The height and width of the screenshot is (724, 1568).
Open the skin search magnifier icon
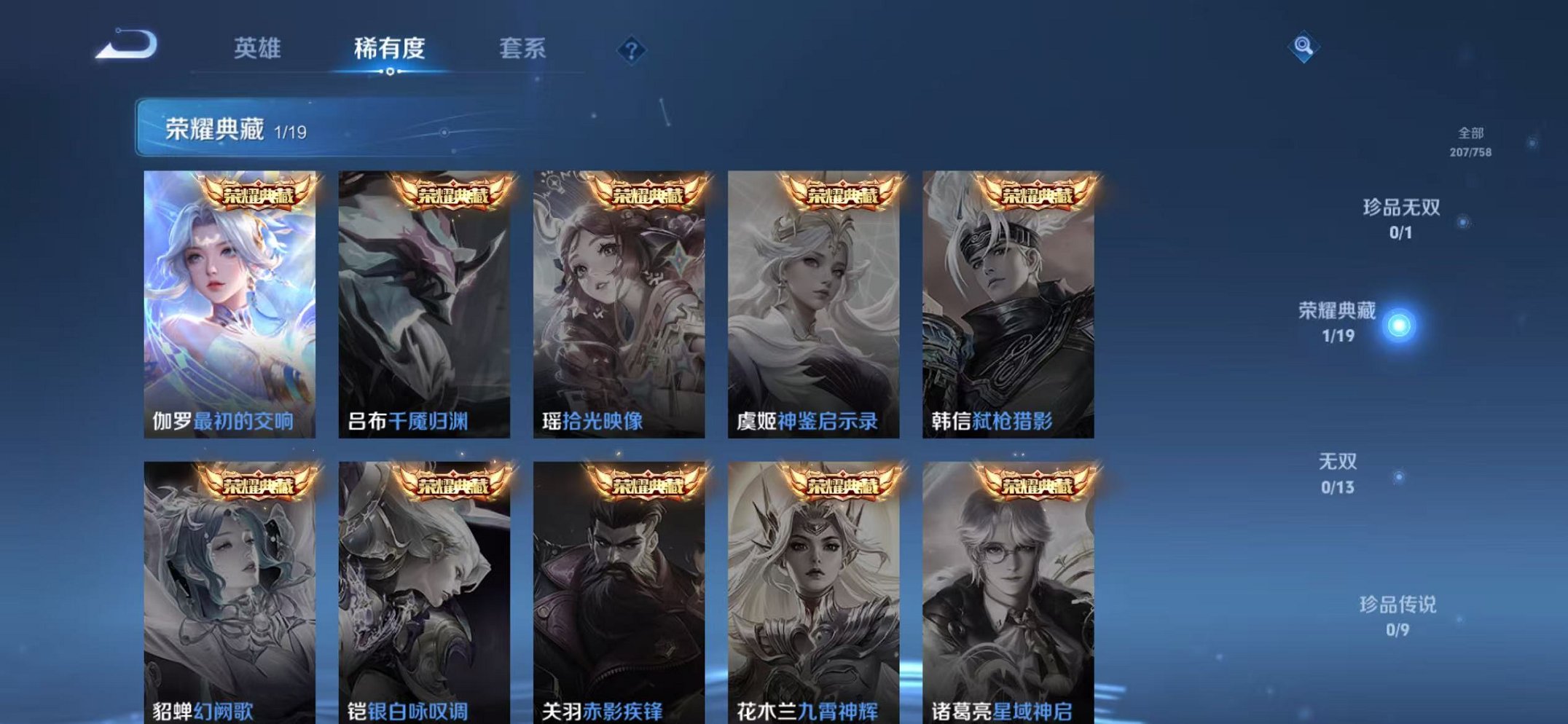(x=1306, y=47)
